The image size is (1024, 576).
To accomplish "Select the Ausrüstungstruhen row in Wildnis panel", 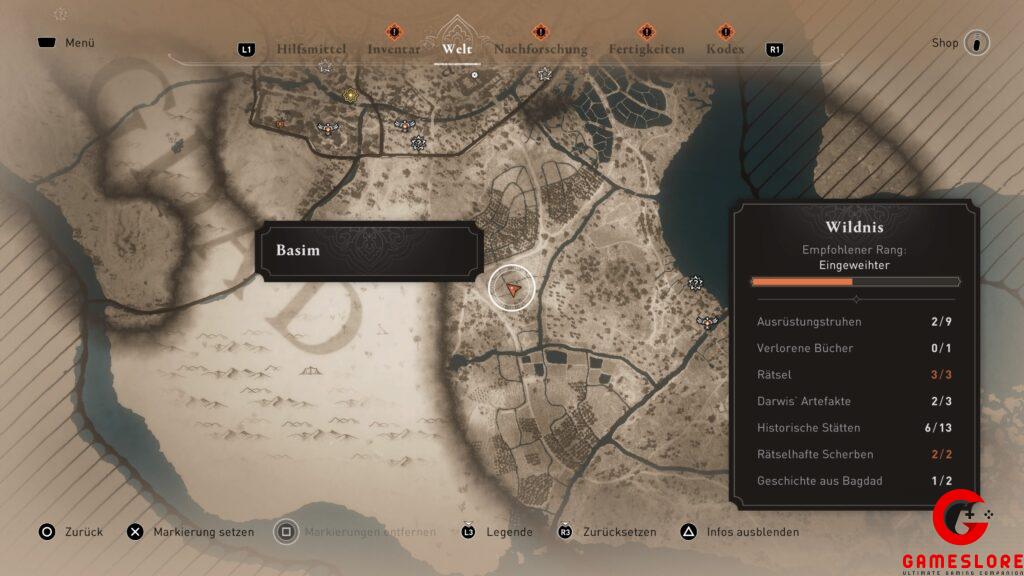I will point(855,322).
